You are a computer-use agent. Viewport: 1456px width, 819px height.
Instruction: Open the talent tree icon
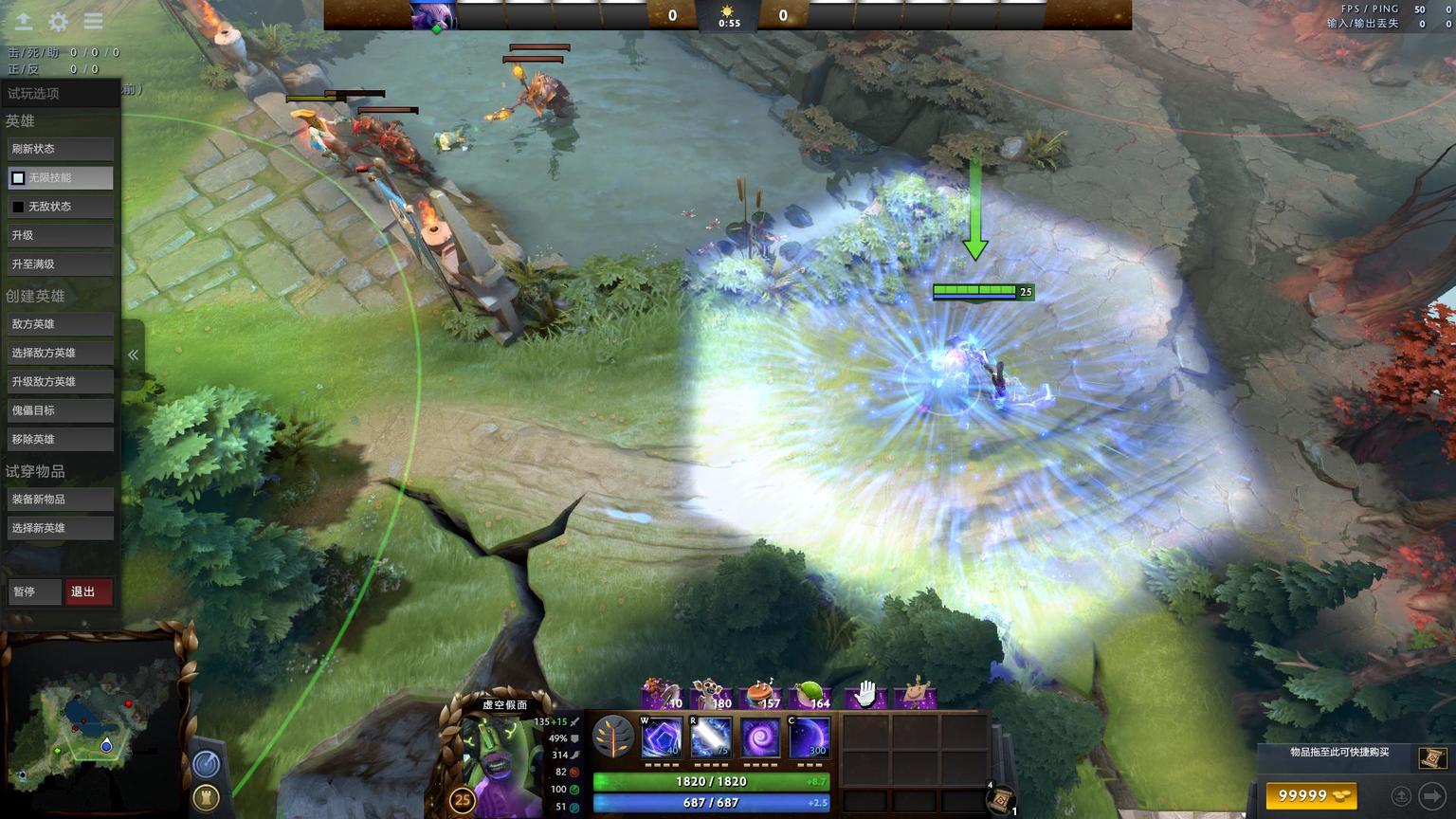(613, 737)
